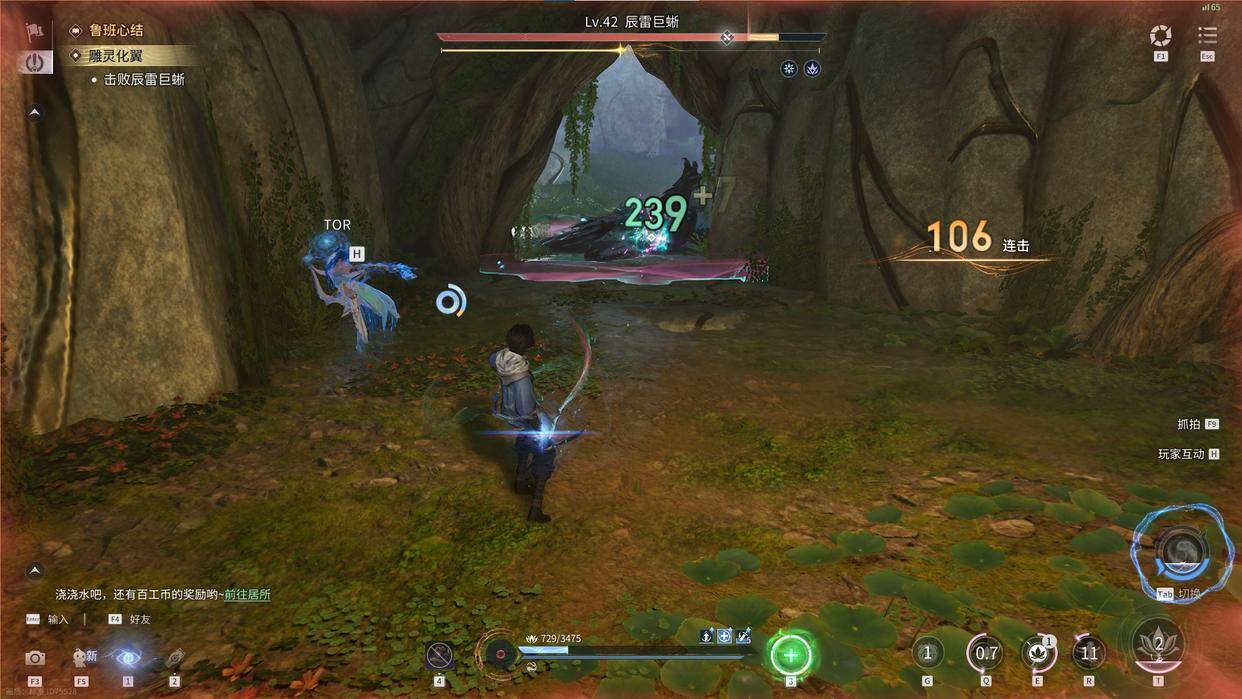Click the 切换 weapon switch orb
Image resolution: width=1242 pixels, height=699 pixels.
[x=1181, y=549]
